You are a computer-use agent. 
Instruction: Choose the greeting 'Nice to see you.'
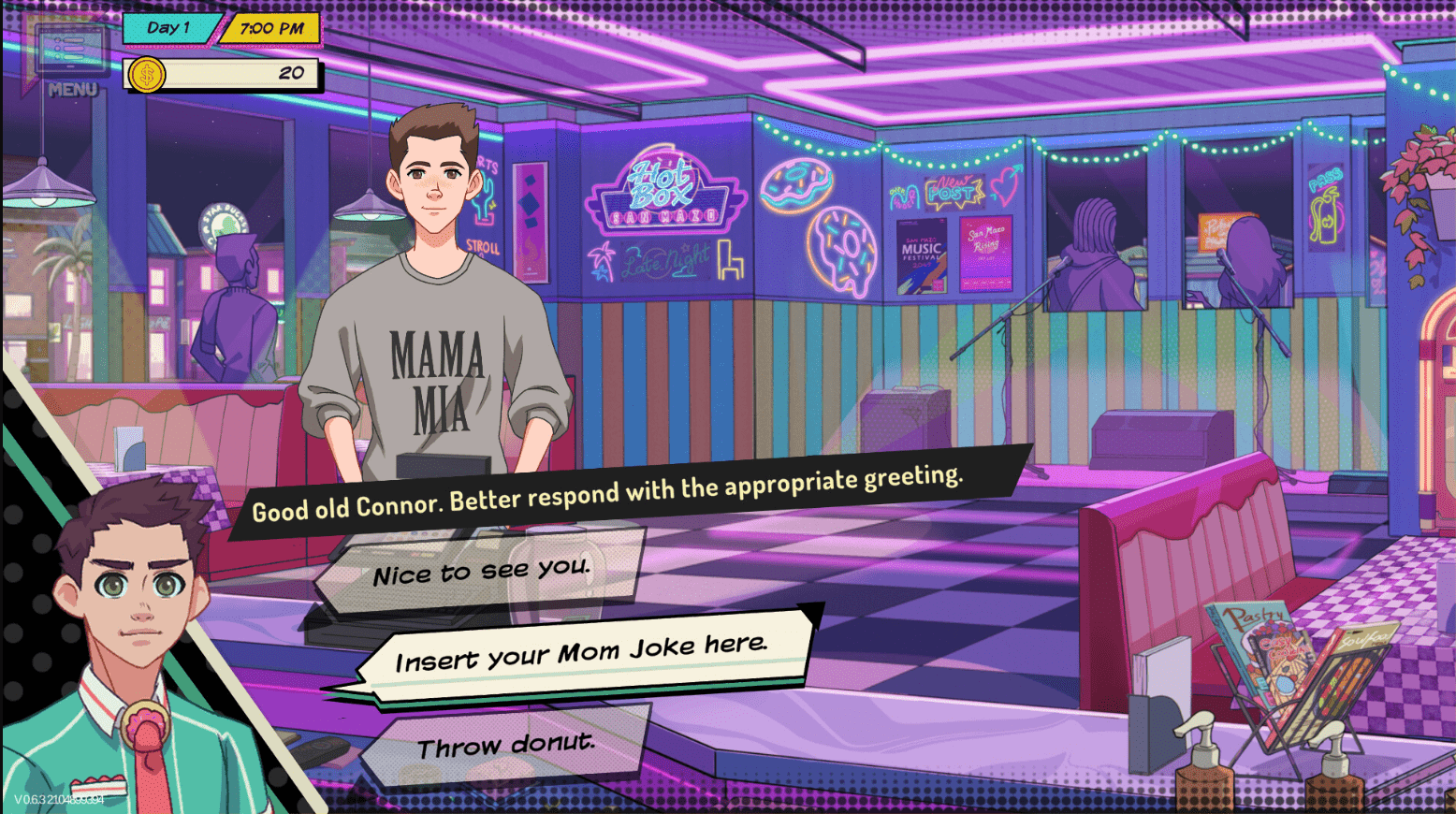[479, 569]
